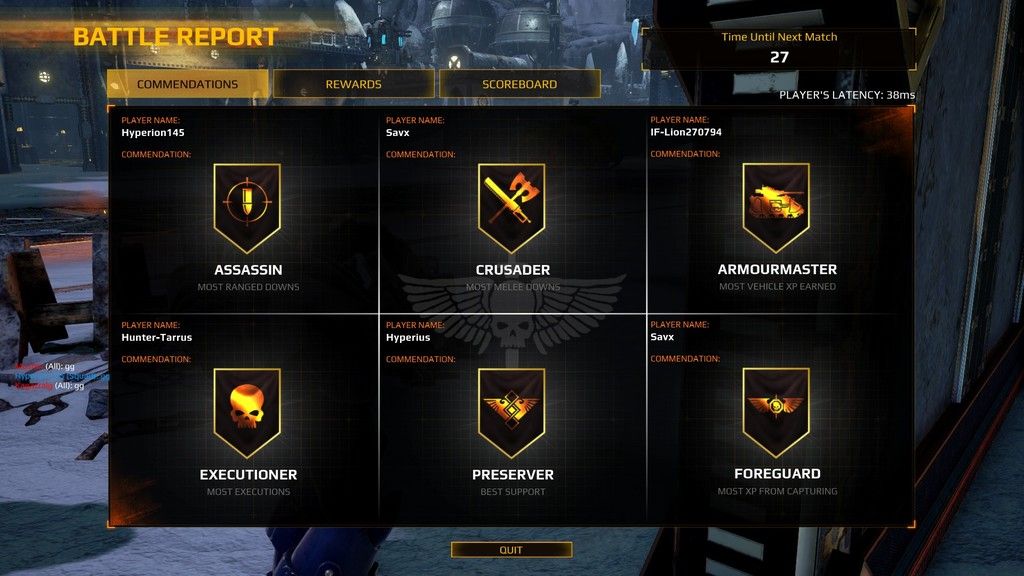The height and width of the screenshot is (576, 1024).
Task: Click player name Hyperion145
Action: pyautogui.click(x=153, y=132)
